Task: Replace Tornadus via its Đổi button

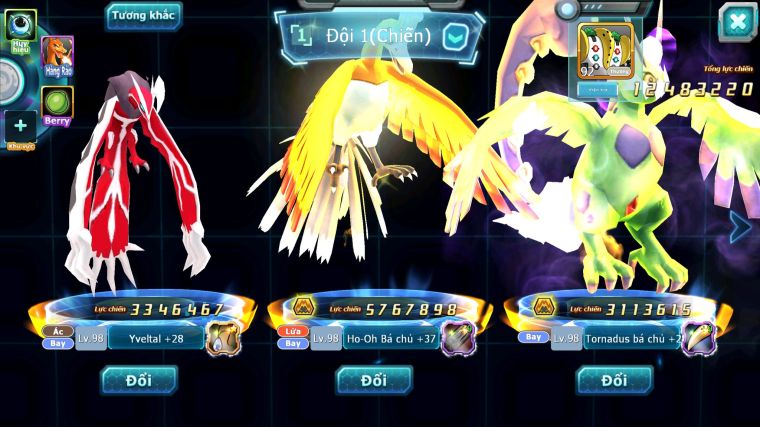Action: click(x=614, y=379)
